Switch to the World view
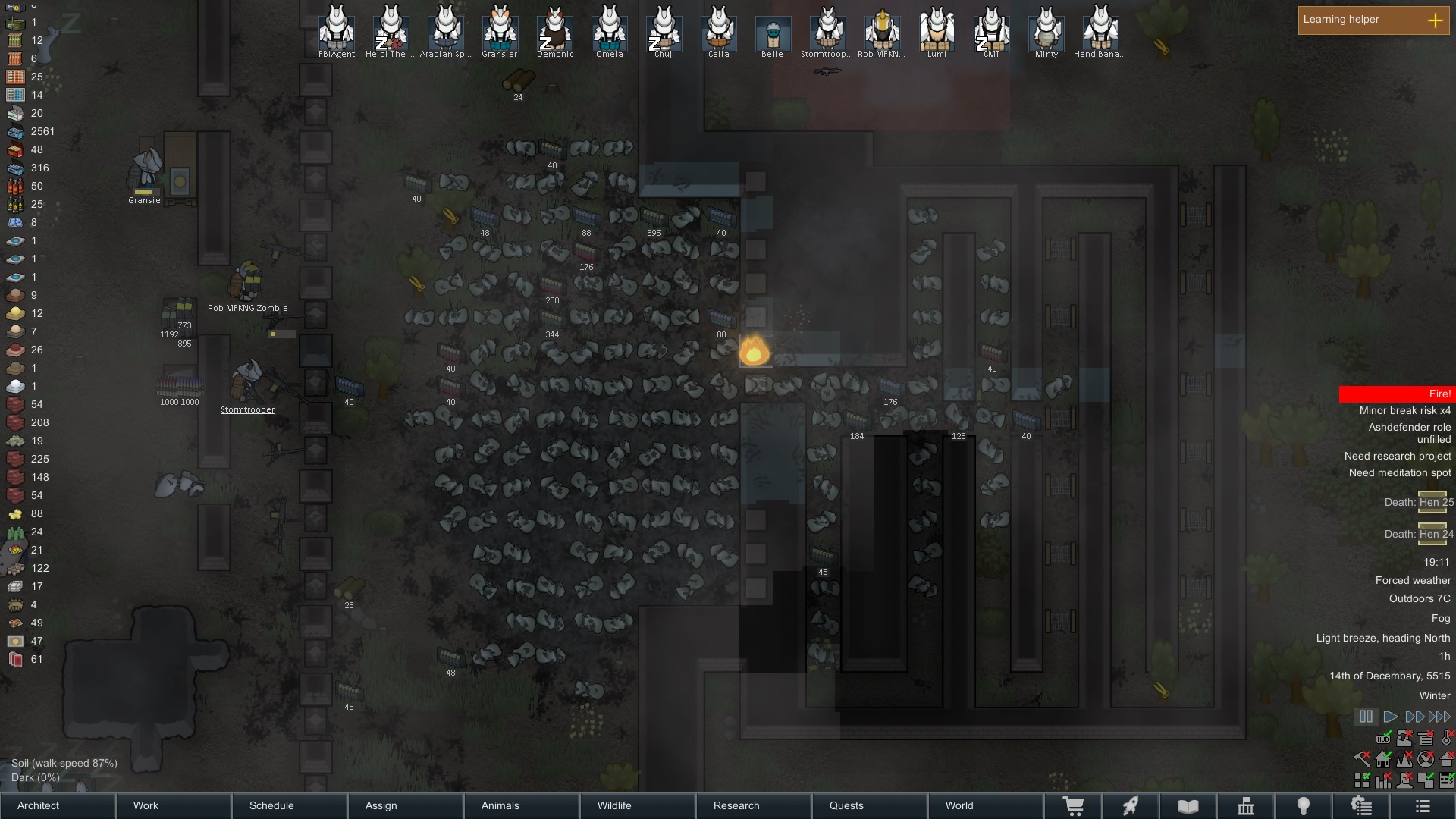This screenshot has height=819, width=1456. click(x=987, y=805)
